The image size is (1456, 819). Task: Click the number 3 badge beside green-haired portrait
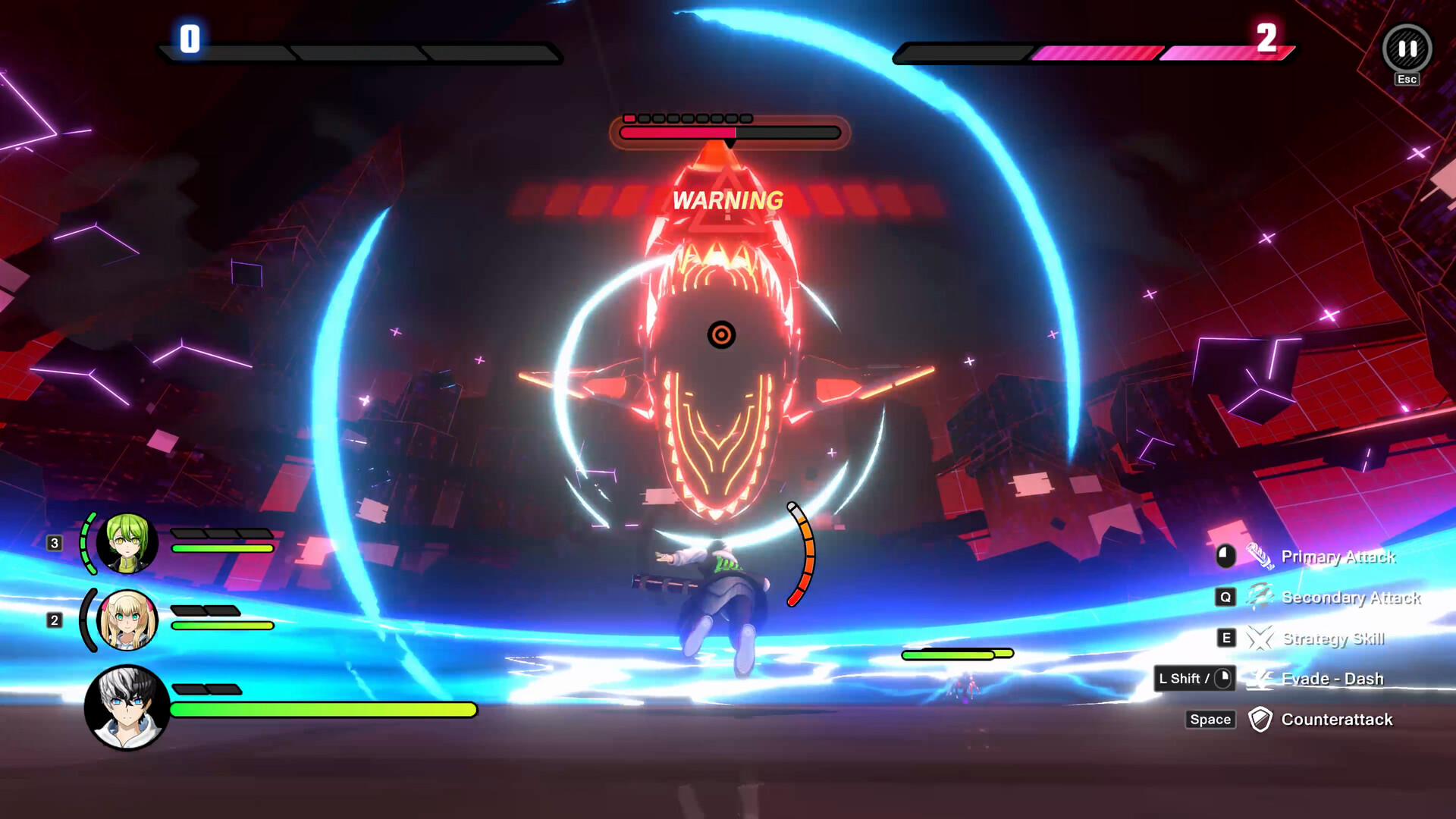pos(53,542)
